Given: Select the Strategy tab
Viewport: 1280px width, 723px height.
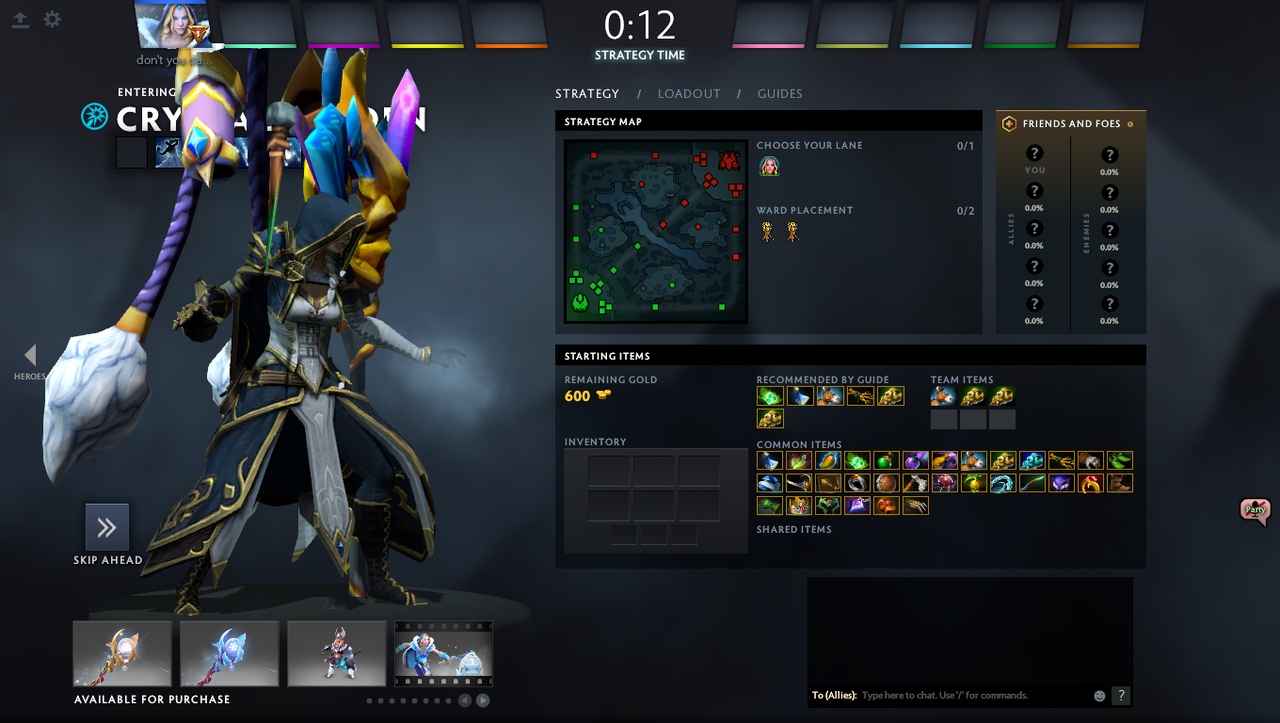Looking at the screenshot, I should 587,94.
